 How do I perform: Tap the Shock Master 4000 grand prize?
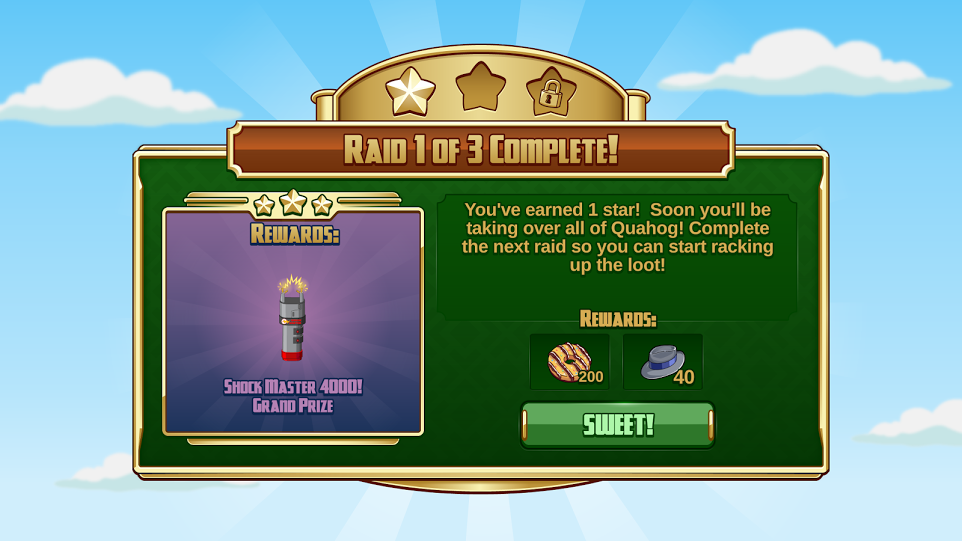[292, 319]
